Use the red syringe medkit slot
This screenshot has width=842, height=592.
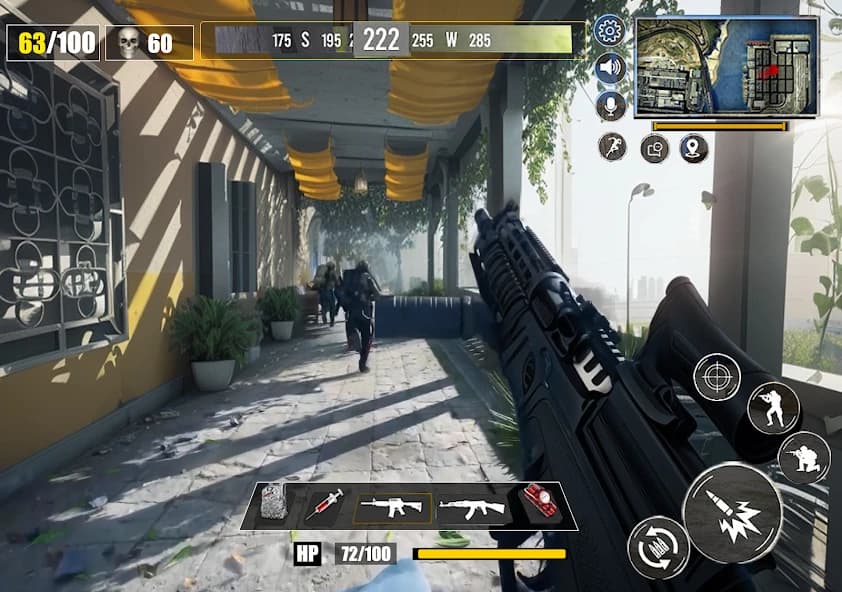(324, 506)
